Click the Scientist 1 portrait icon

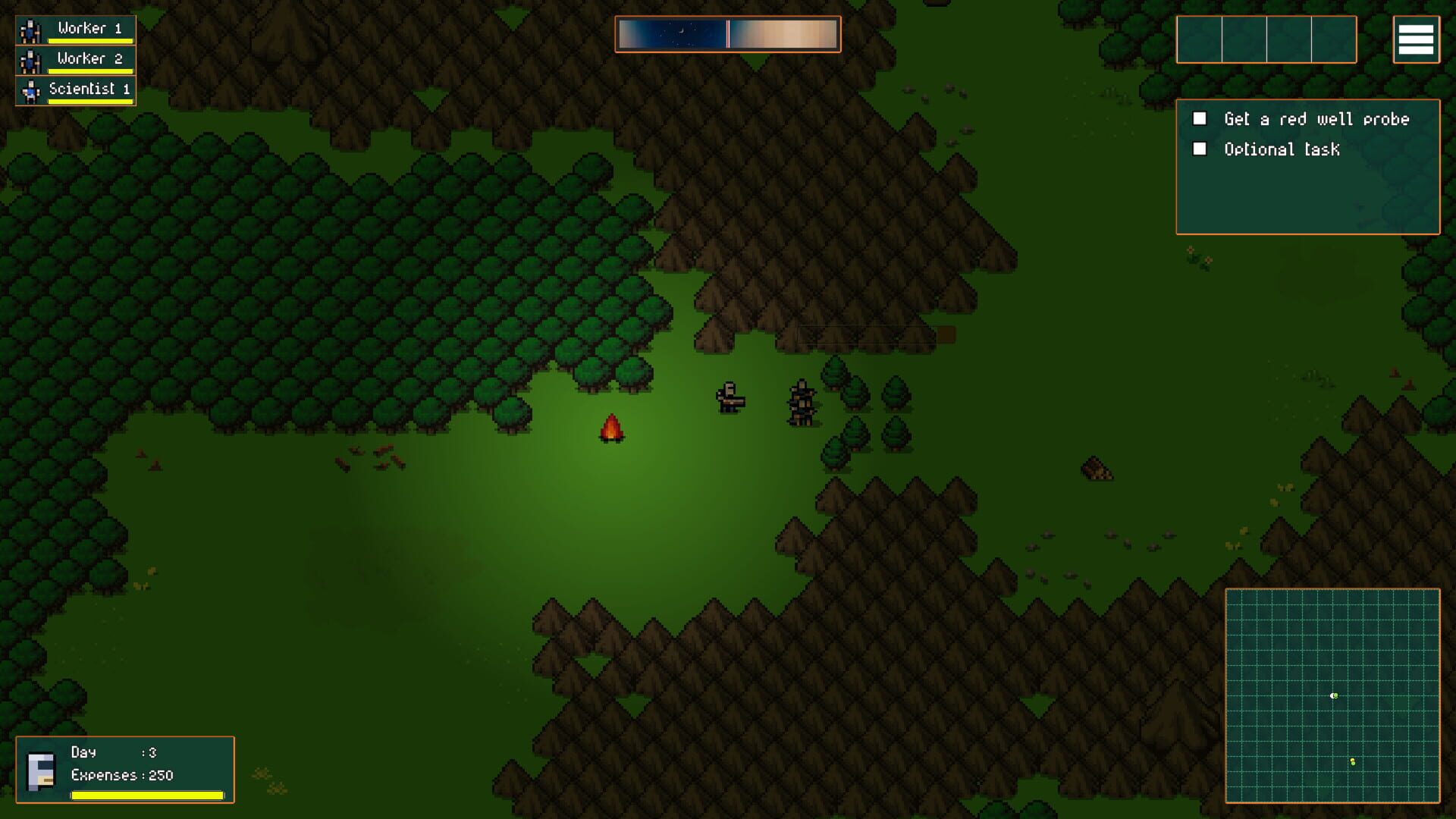coord(30,89)
